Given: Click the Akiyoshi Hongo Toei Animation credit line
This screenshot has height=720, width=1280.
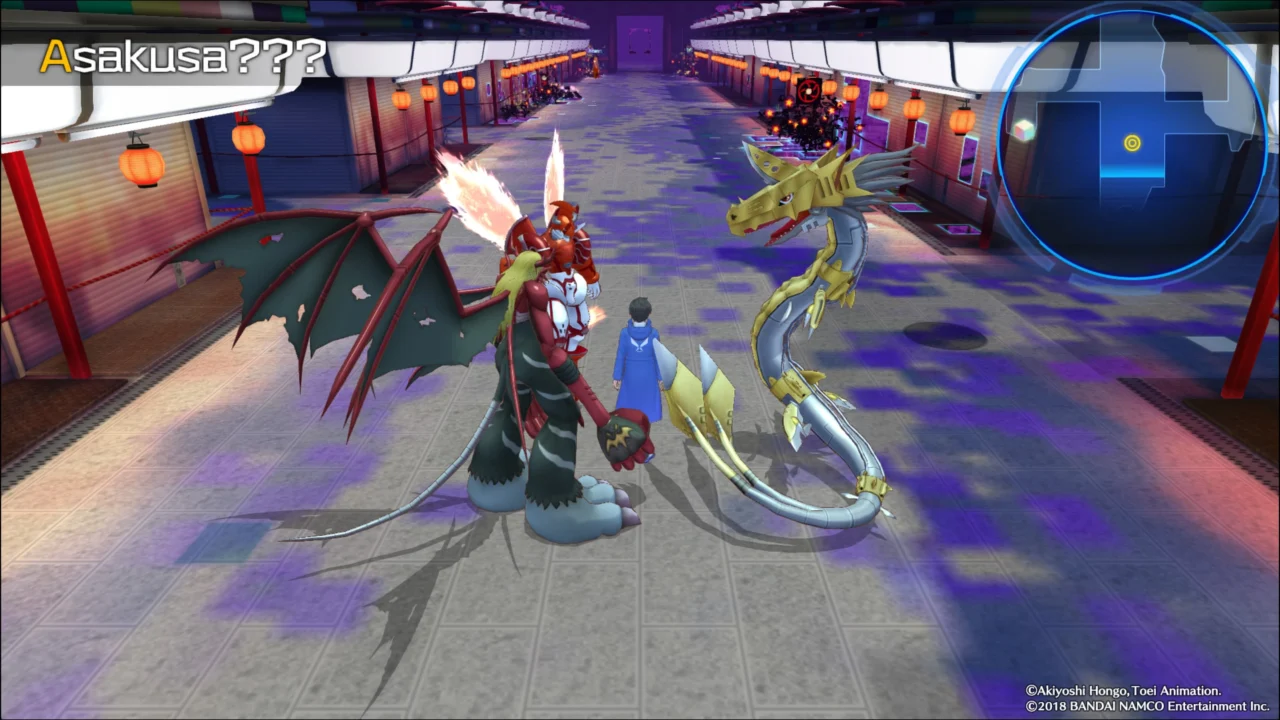Looking at the screenshot, I should [x=1122, y=690].
